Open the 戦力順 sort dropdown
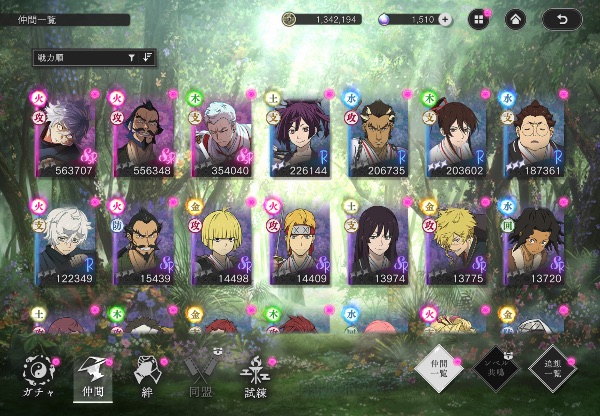The image size is (600, 416). click(x=90, y=58)
